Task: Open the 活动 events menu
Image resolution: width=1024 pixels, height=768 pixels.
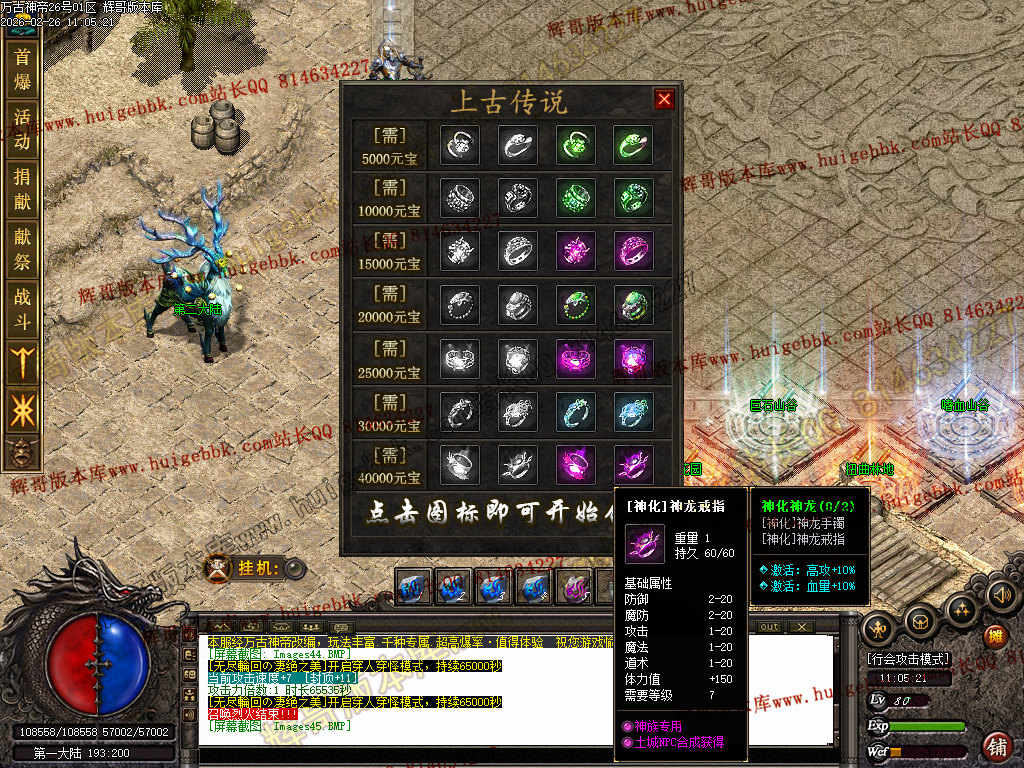Action: point(22,129)
